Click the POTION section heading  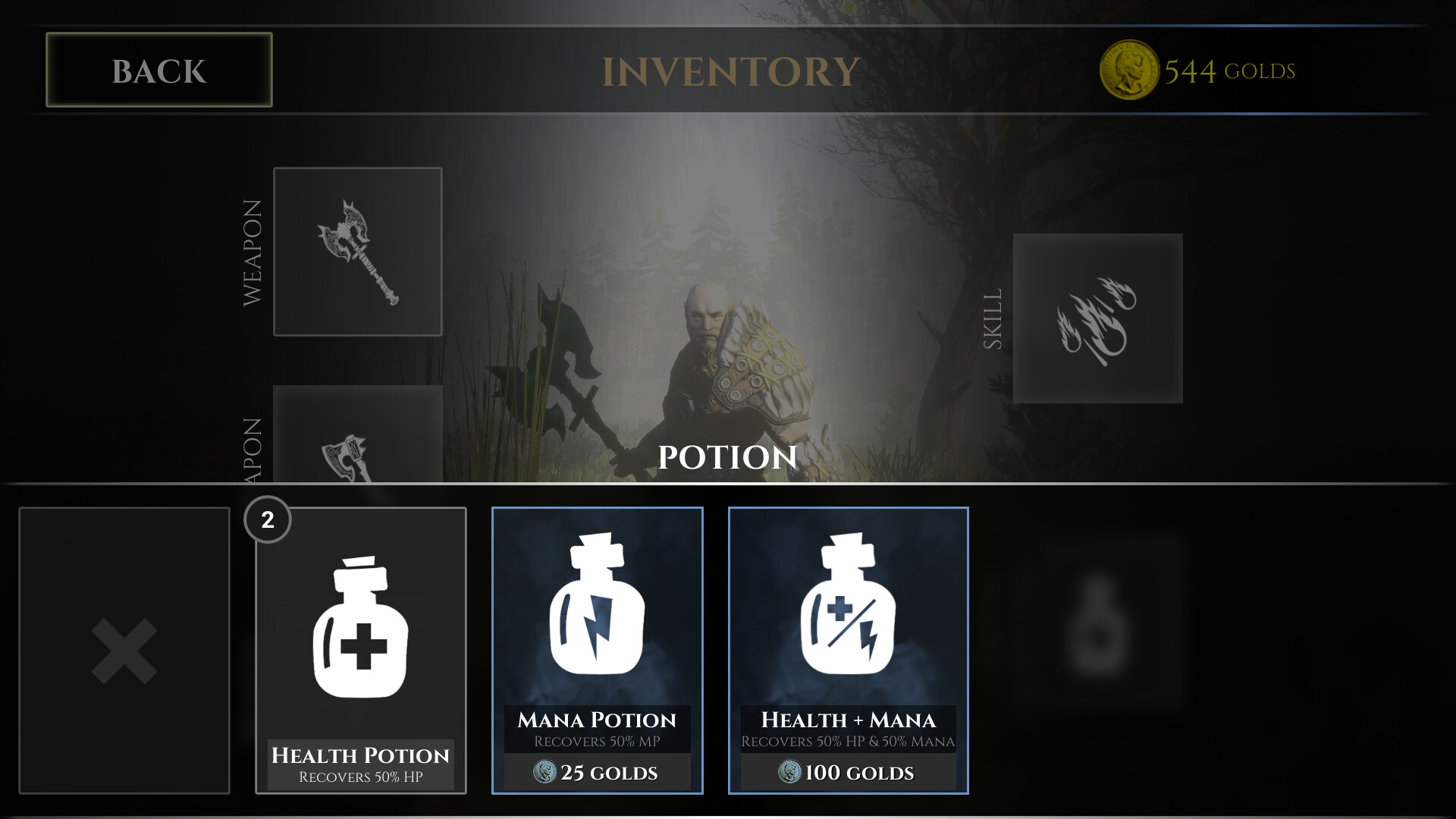click(726, 458)
